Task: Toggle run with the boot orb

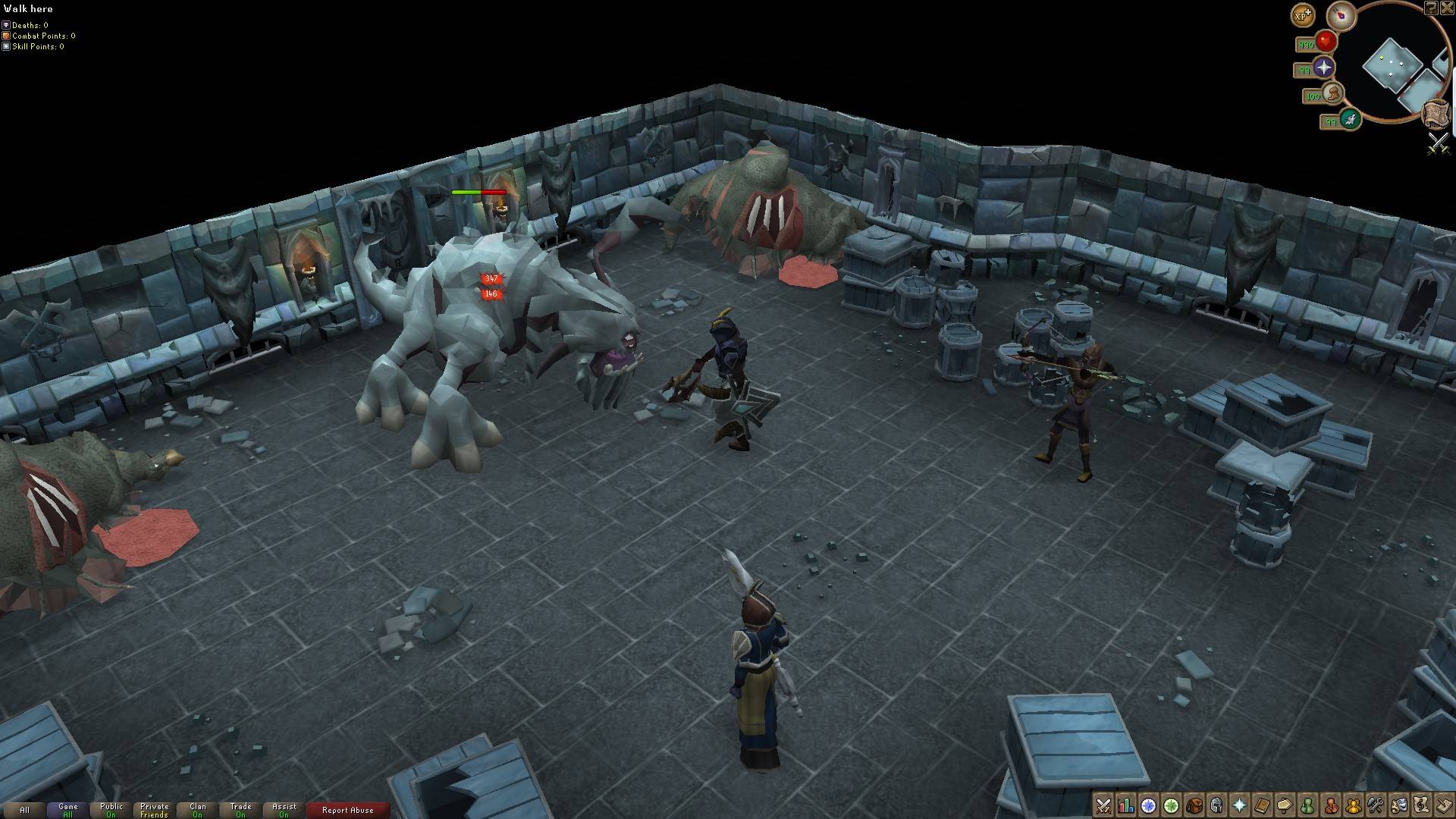Action: (1332, 94)
